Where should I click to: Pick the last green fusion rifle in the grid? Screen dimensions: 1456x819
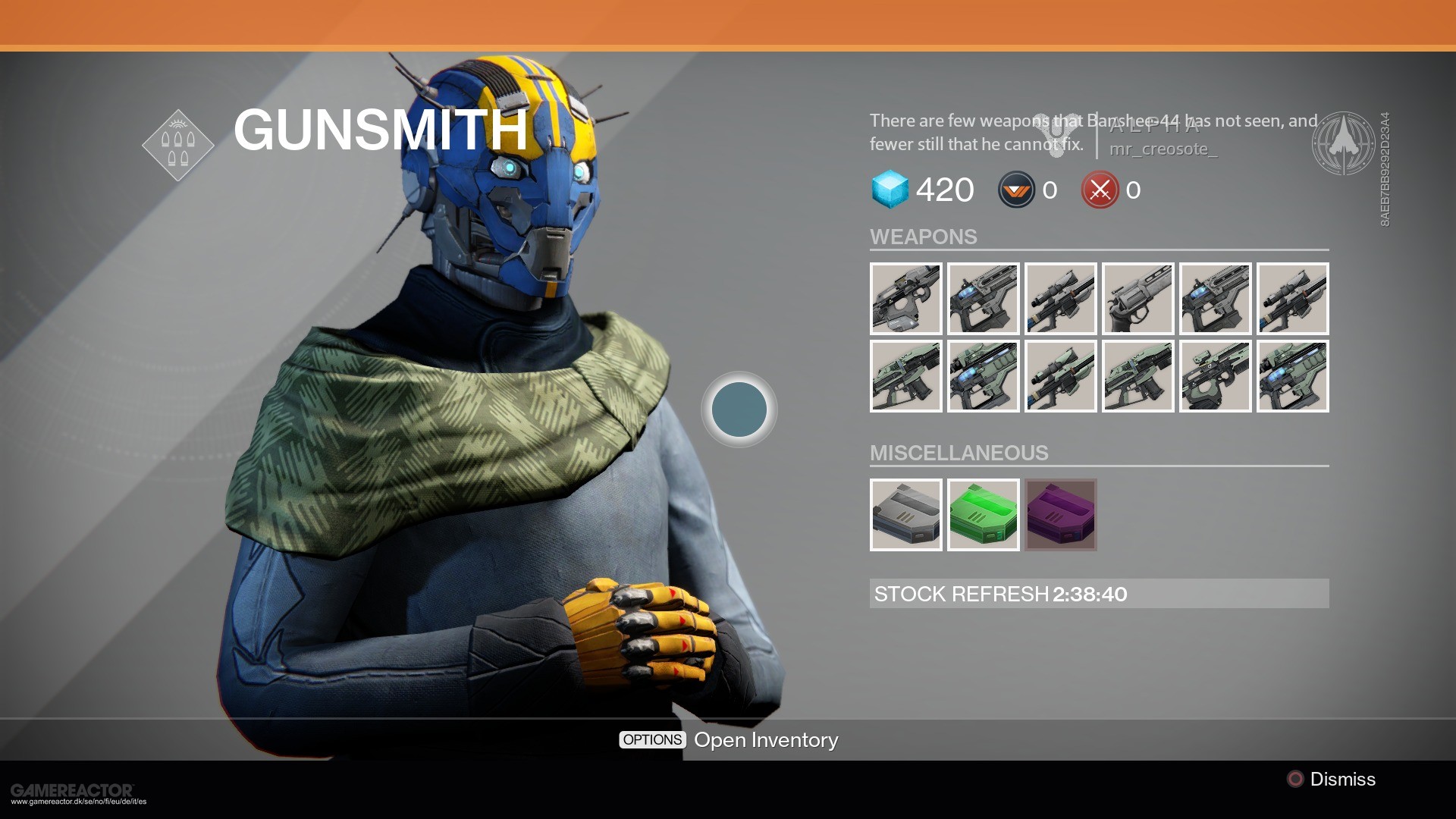[1293, 375]
